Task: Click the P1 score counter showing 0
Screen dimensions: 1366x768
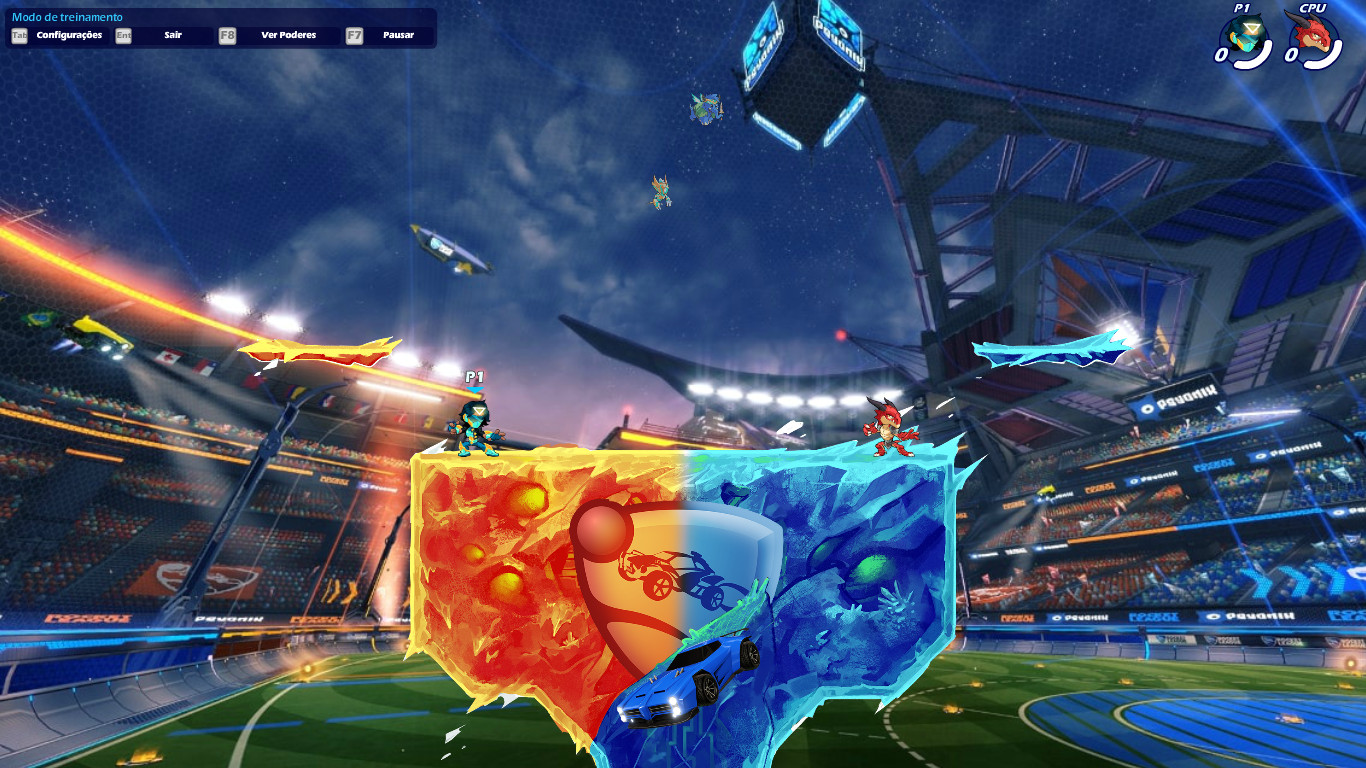Action: (x=1222, y=53)
